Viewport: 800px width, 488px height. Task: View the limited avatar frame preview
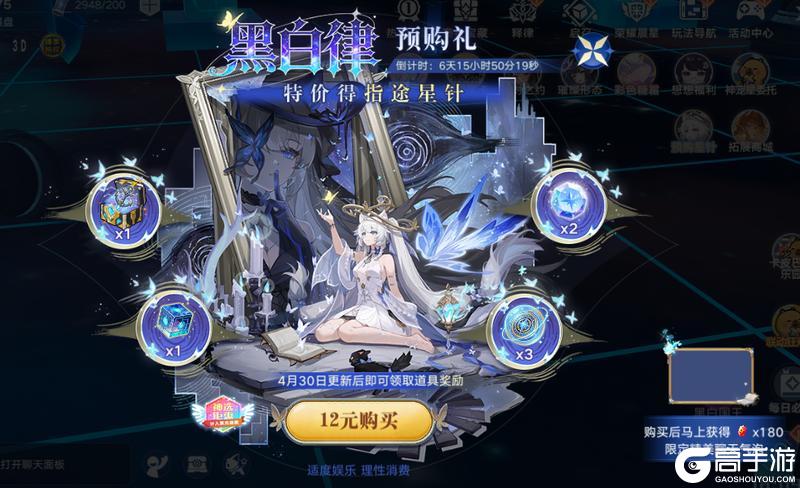[x=706, y=375]
